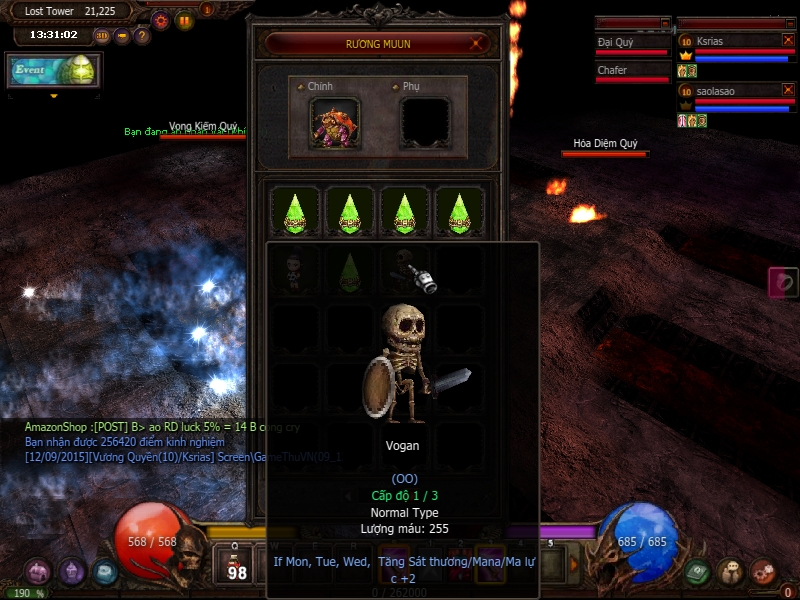Viewport: 800px width, 600px height.
Task: Select the Chafer target entry
Action: coord(632,72)
